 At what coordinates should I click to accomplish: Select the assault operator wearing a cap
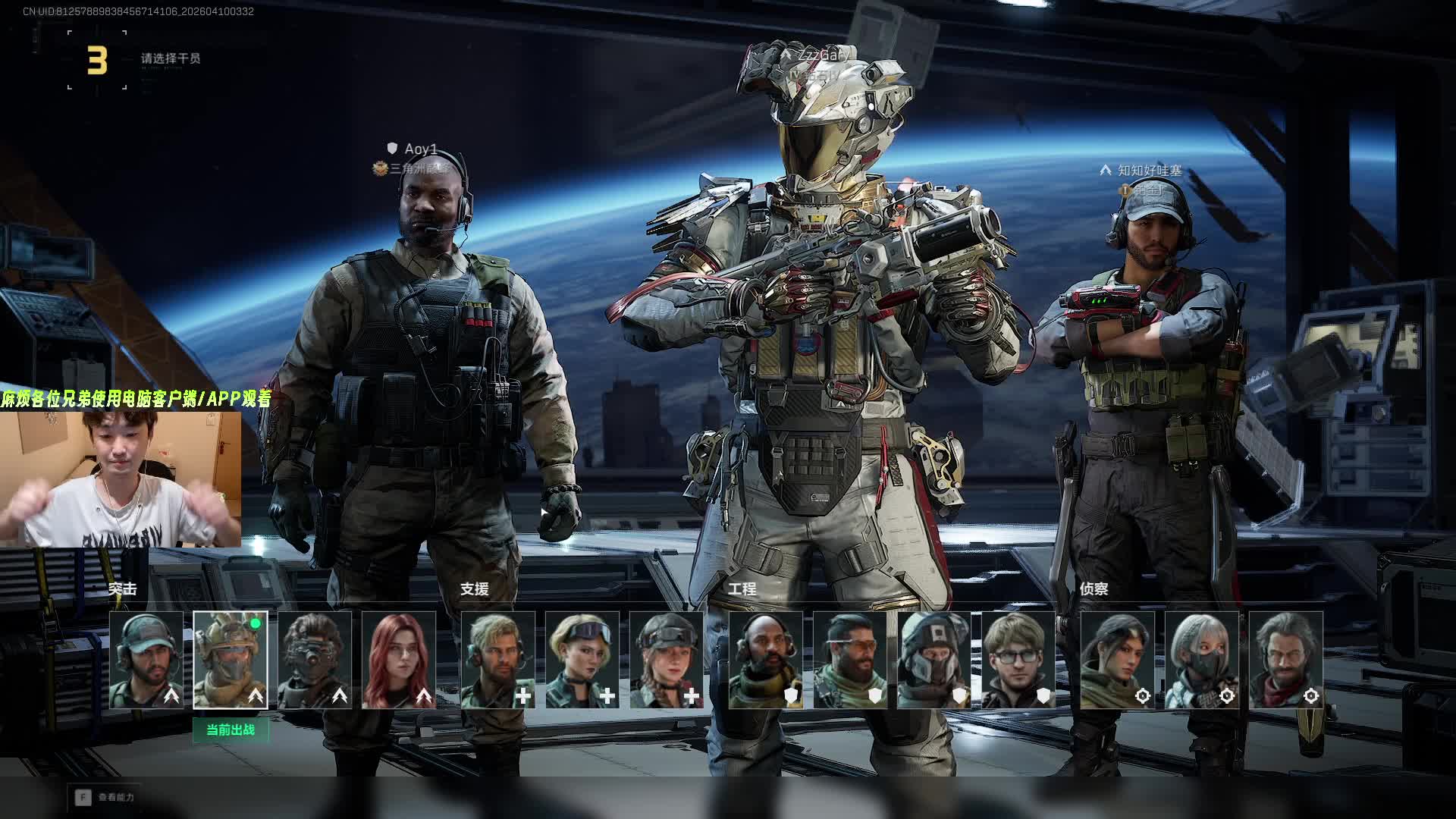click(x=146, y=660)
